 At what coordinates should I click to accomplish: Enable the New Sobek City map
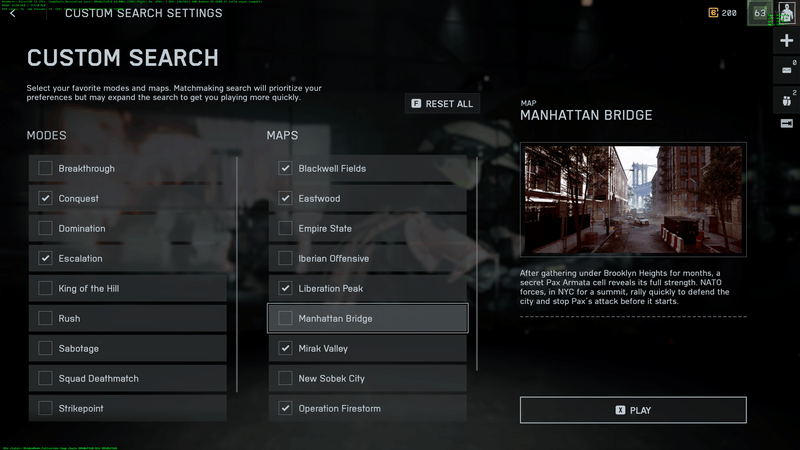click(x=285, y=379)
